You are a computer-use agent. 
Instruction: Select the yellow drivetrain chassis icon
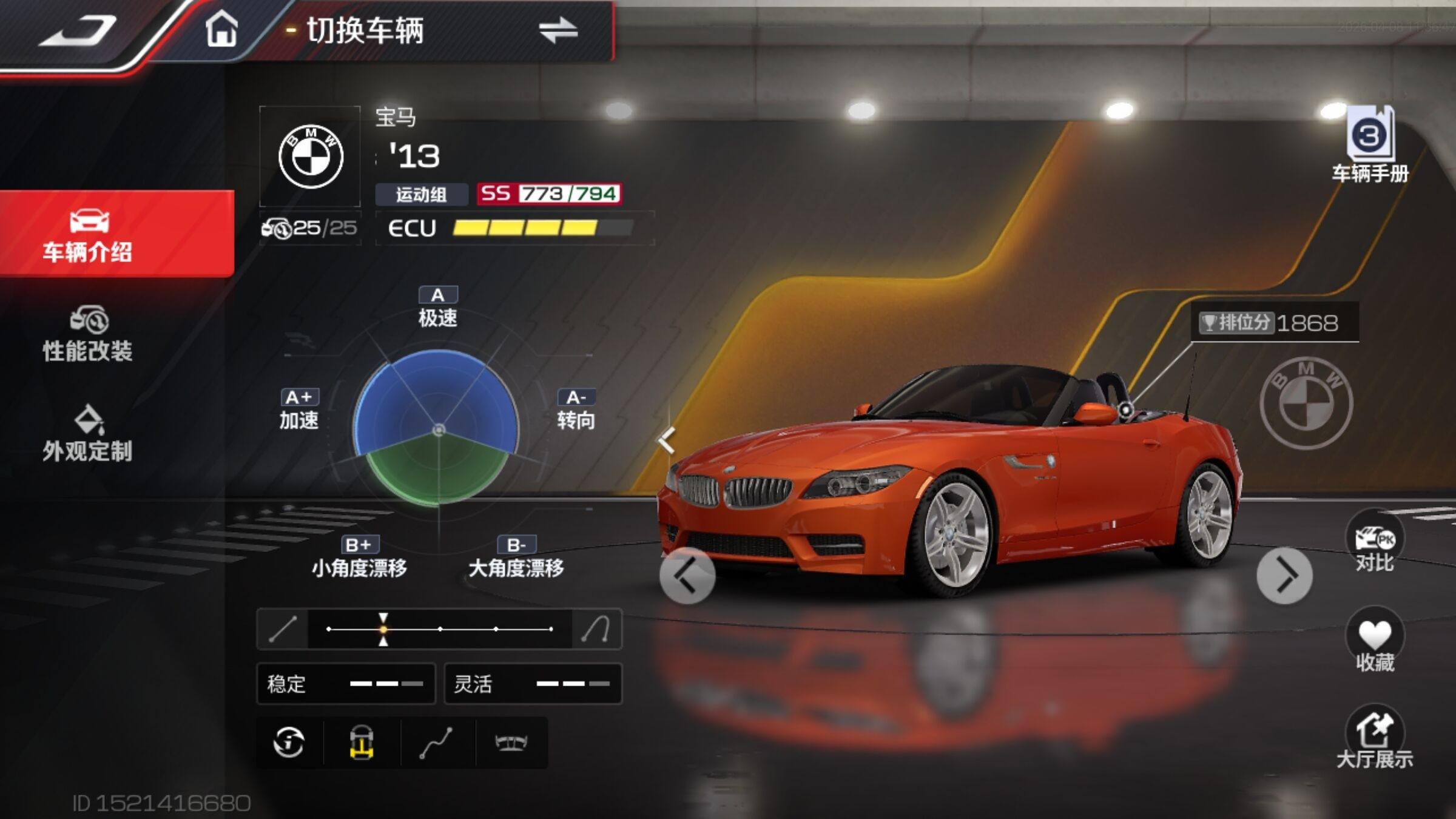coord(362,743)
